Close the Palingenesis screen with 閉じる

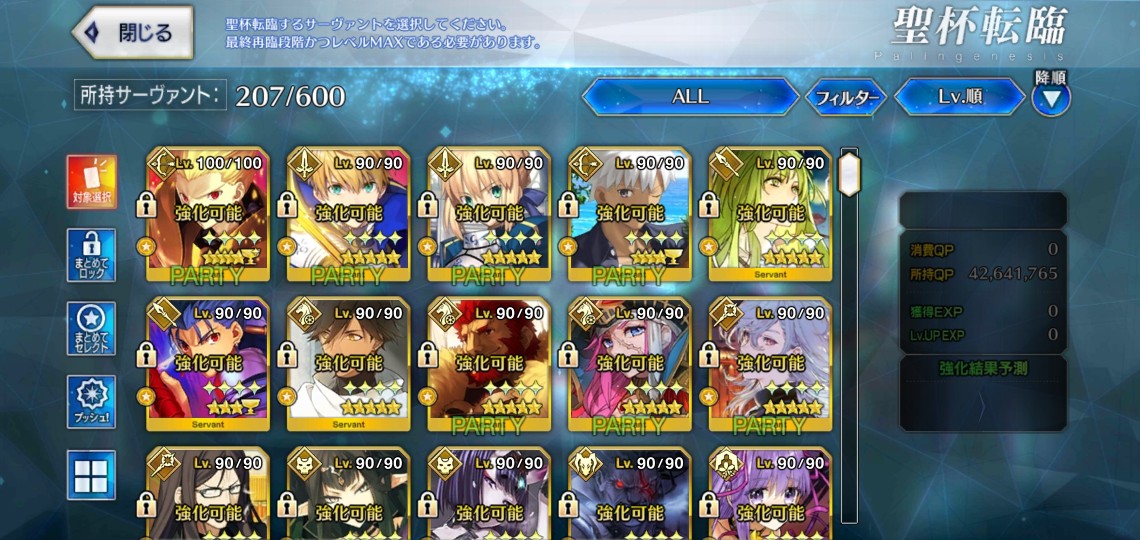133,33
